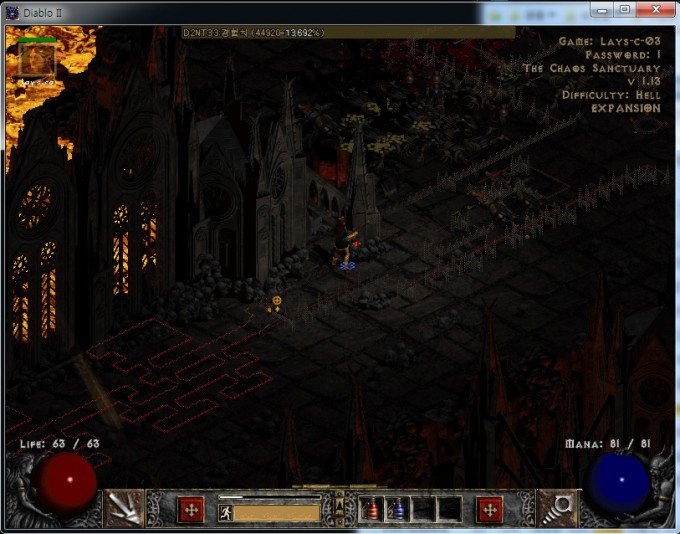Select the mercenary portrait
Screen dimensions: 680x534
pyautogui.click(x=37, y=59)
